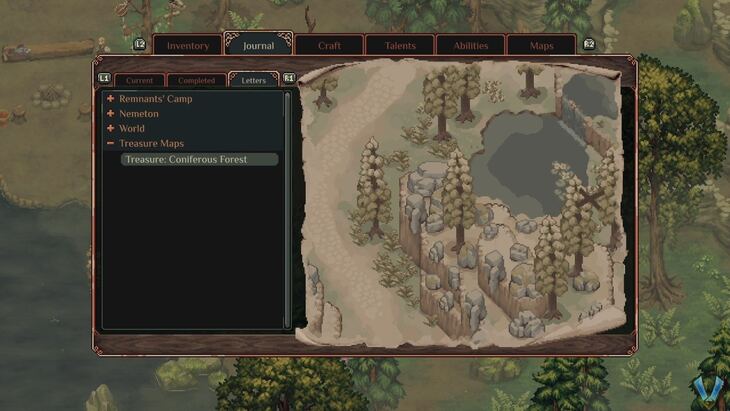730x411 pixels.
Task: Select the Current quests sub-tab
Action: coord(139,80)
